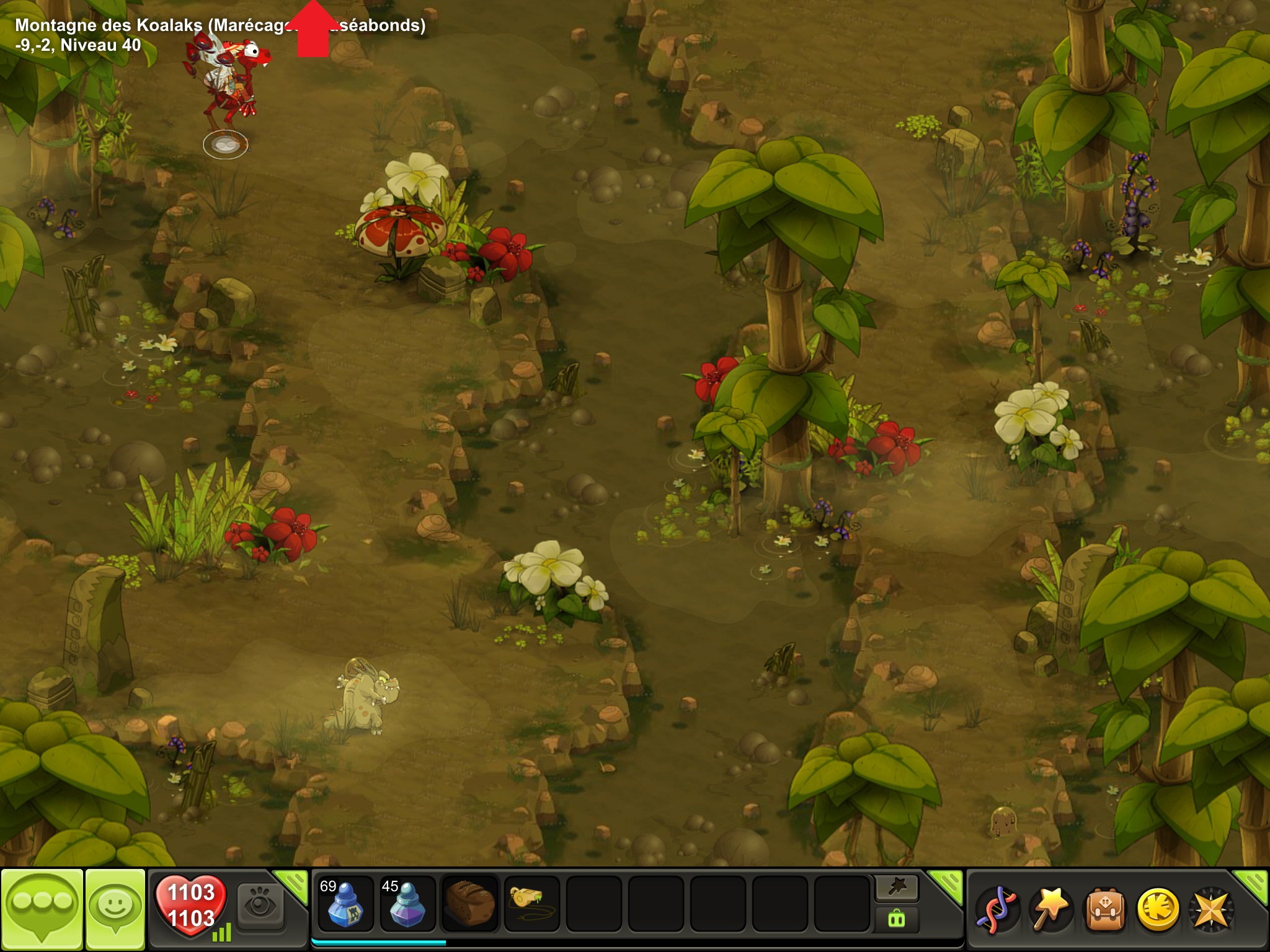Open the spells menu star wand icon
The height and width of the screenshot is (952, 1270).
(x=1049, y=909)
